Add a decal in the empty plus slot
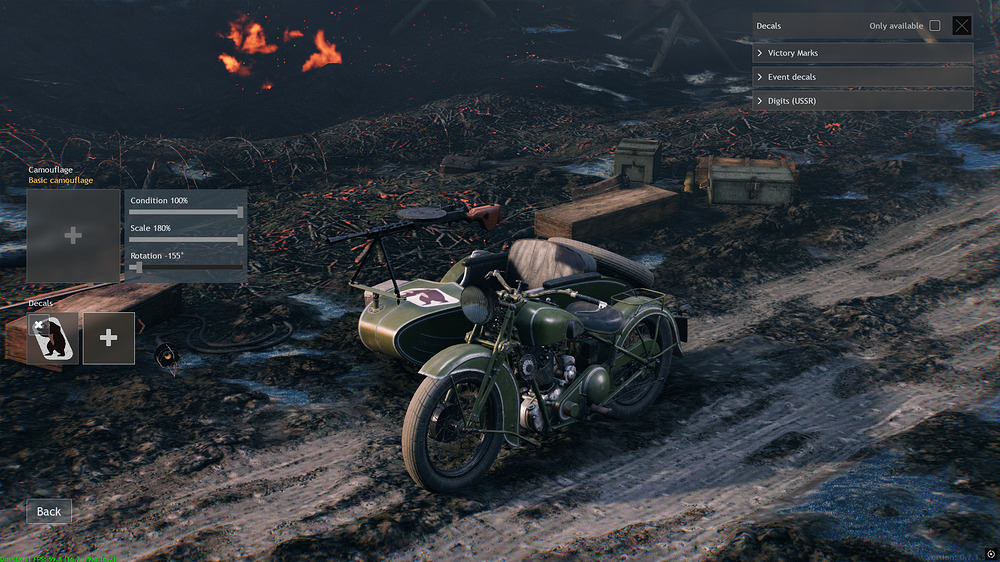 click(x=109, y=338)
